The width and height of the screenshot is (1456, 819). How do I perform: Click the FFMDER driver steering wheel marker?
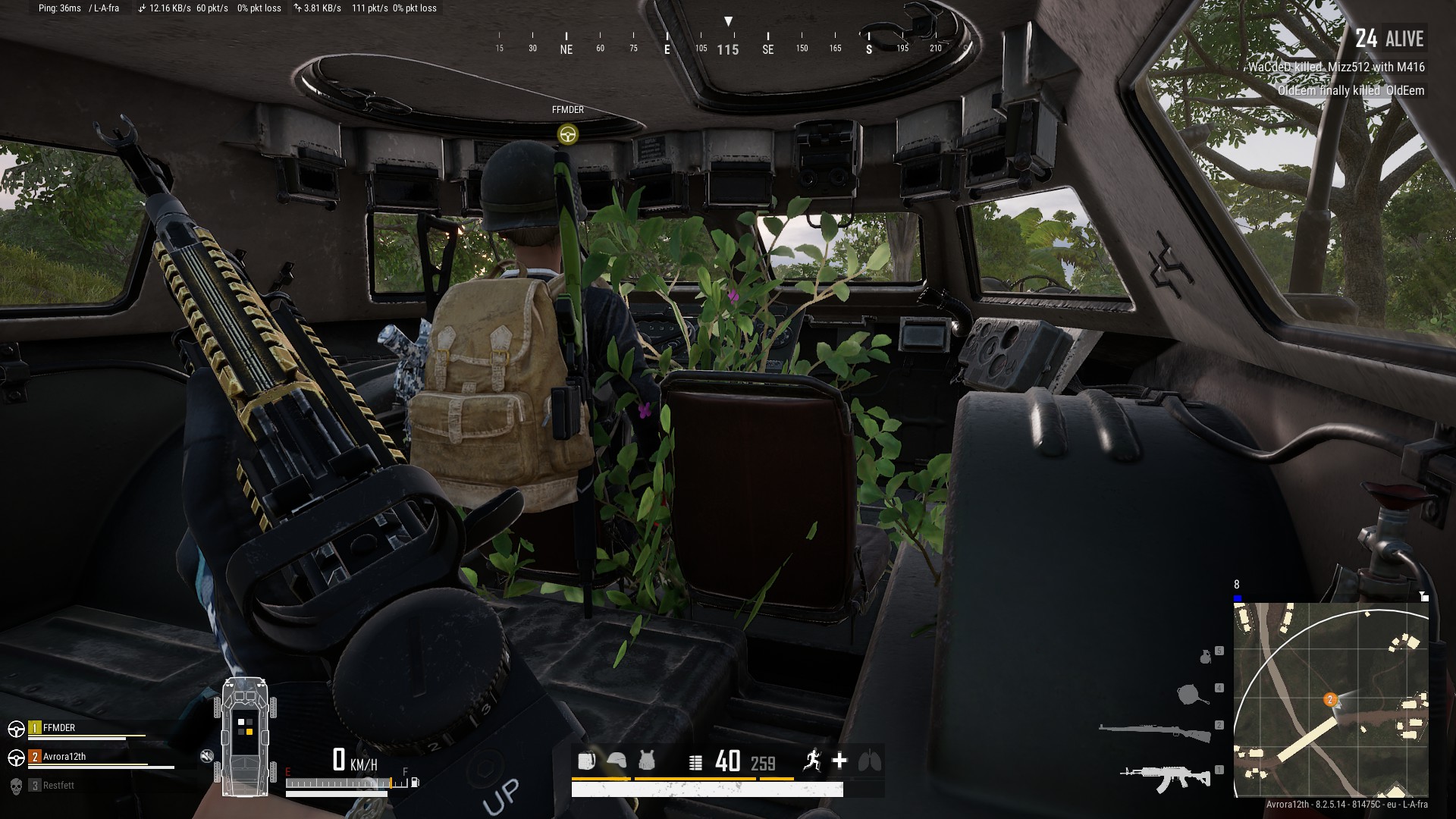pos(567,135)
